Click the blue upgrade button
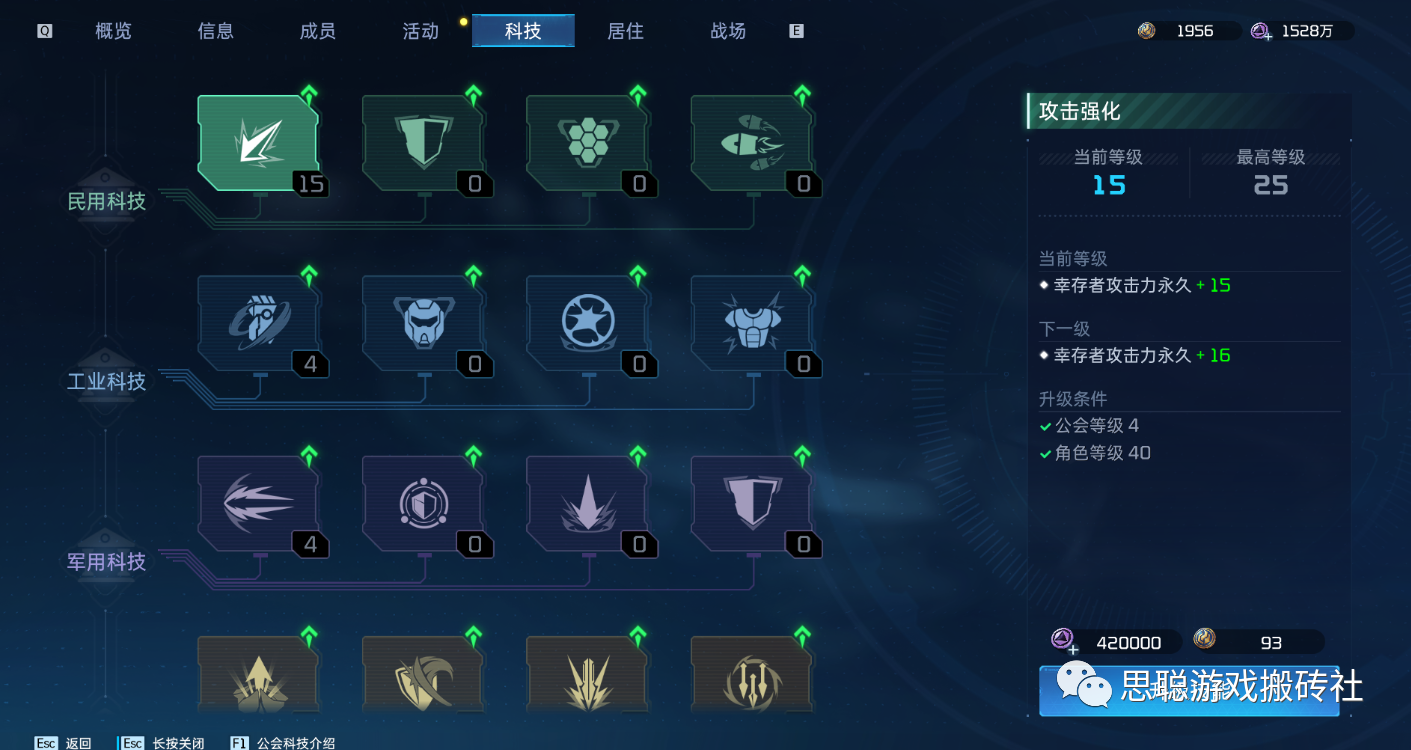The width and height of the screenshot is (1411, 750). coord(1188,690)
